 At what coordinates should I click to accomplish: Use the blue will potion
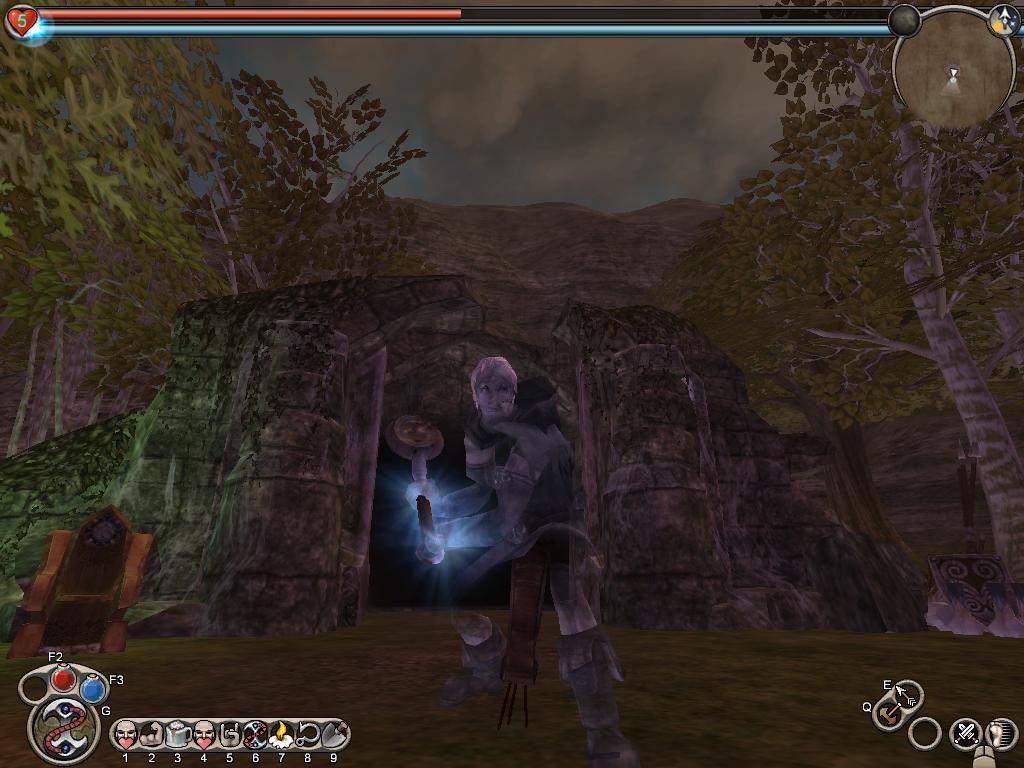point(94,689)
